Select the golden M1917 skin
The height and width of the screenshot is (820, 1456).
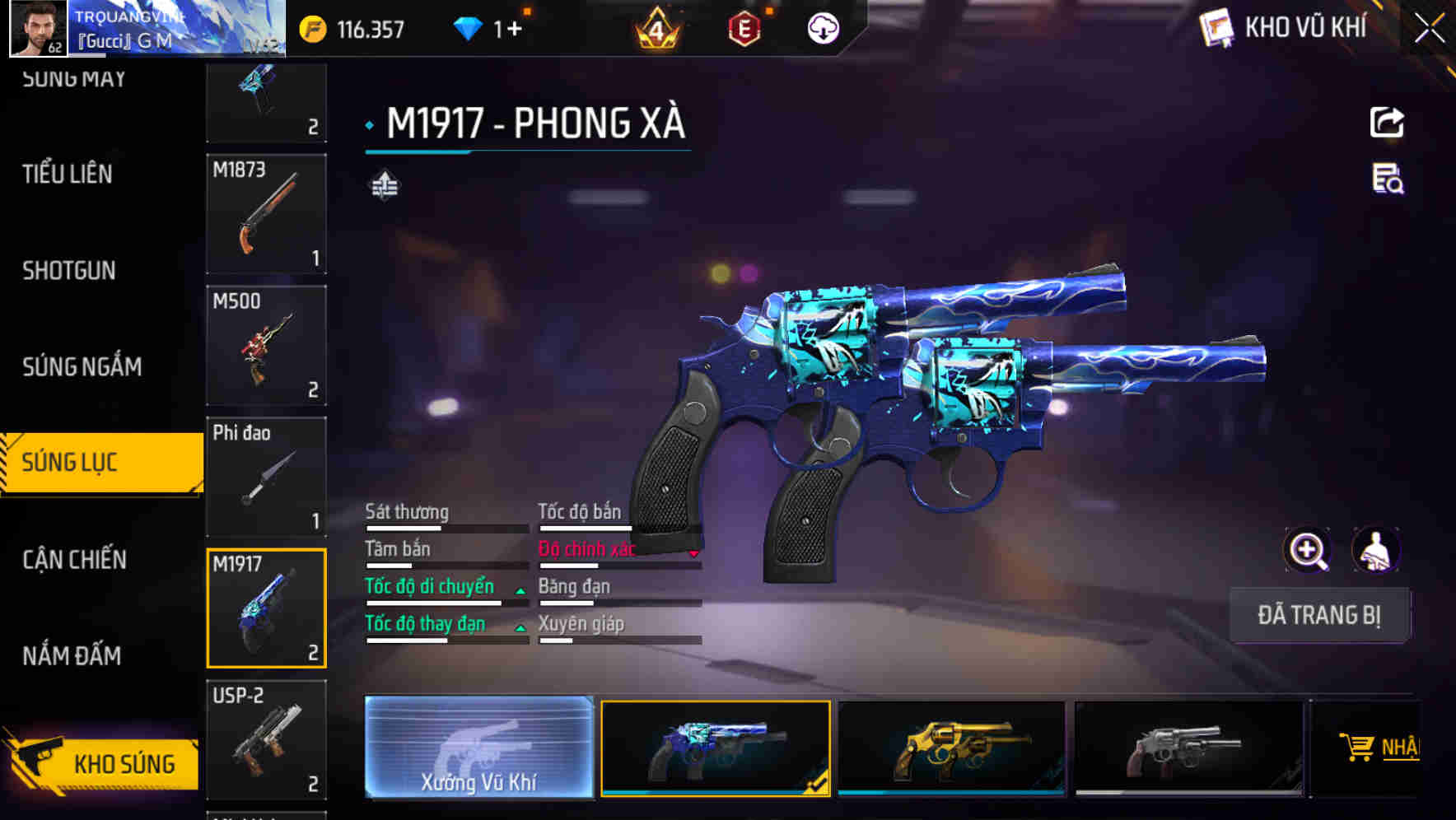pyautogui.click(x=951, y=748)
